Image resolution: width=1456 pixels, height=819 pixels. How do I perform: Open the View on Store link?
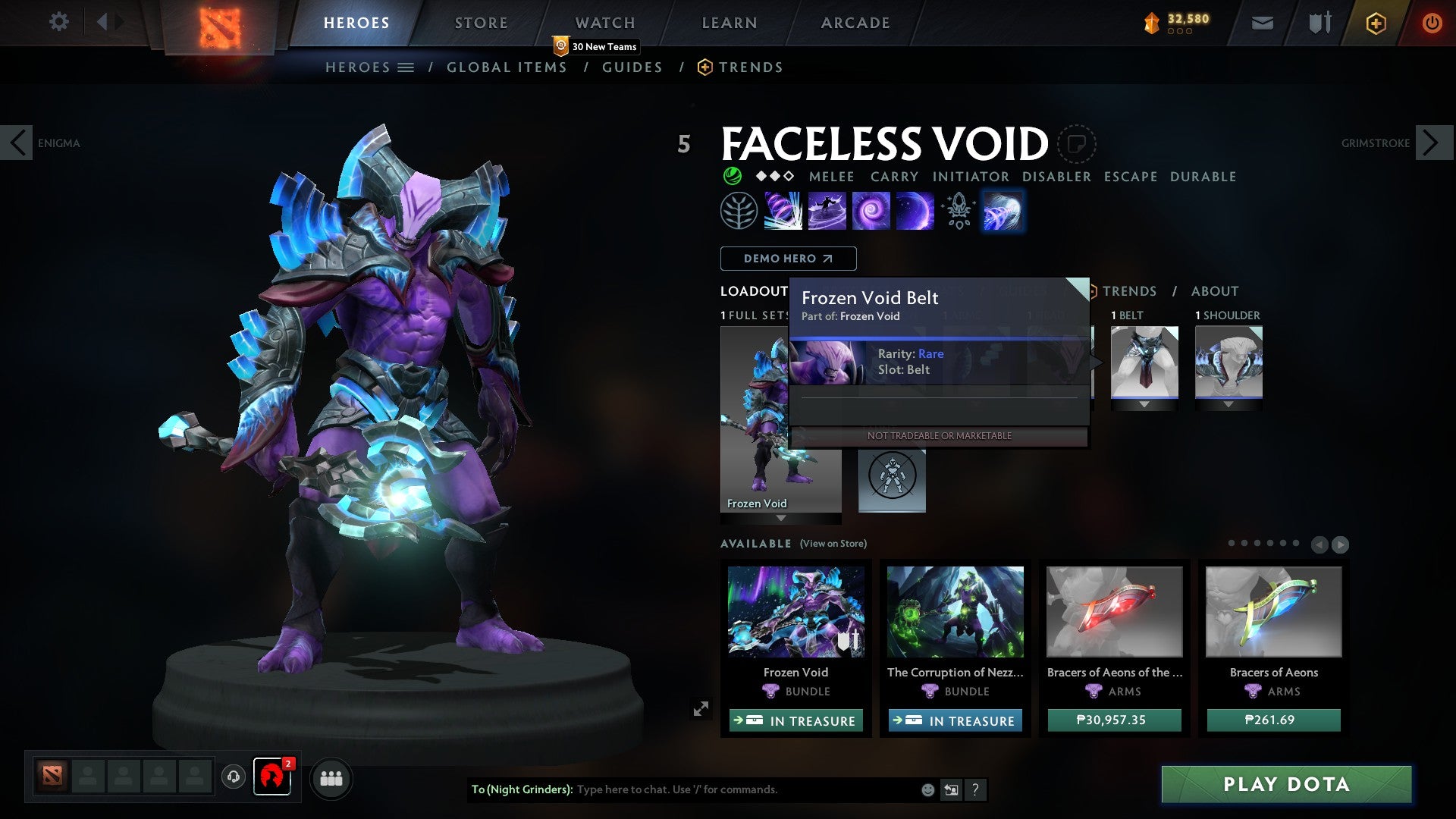tap(832, 544)
